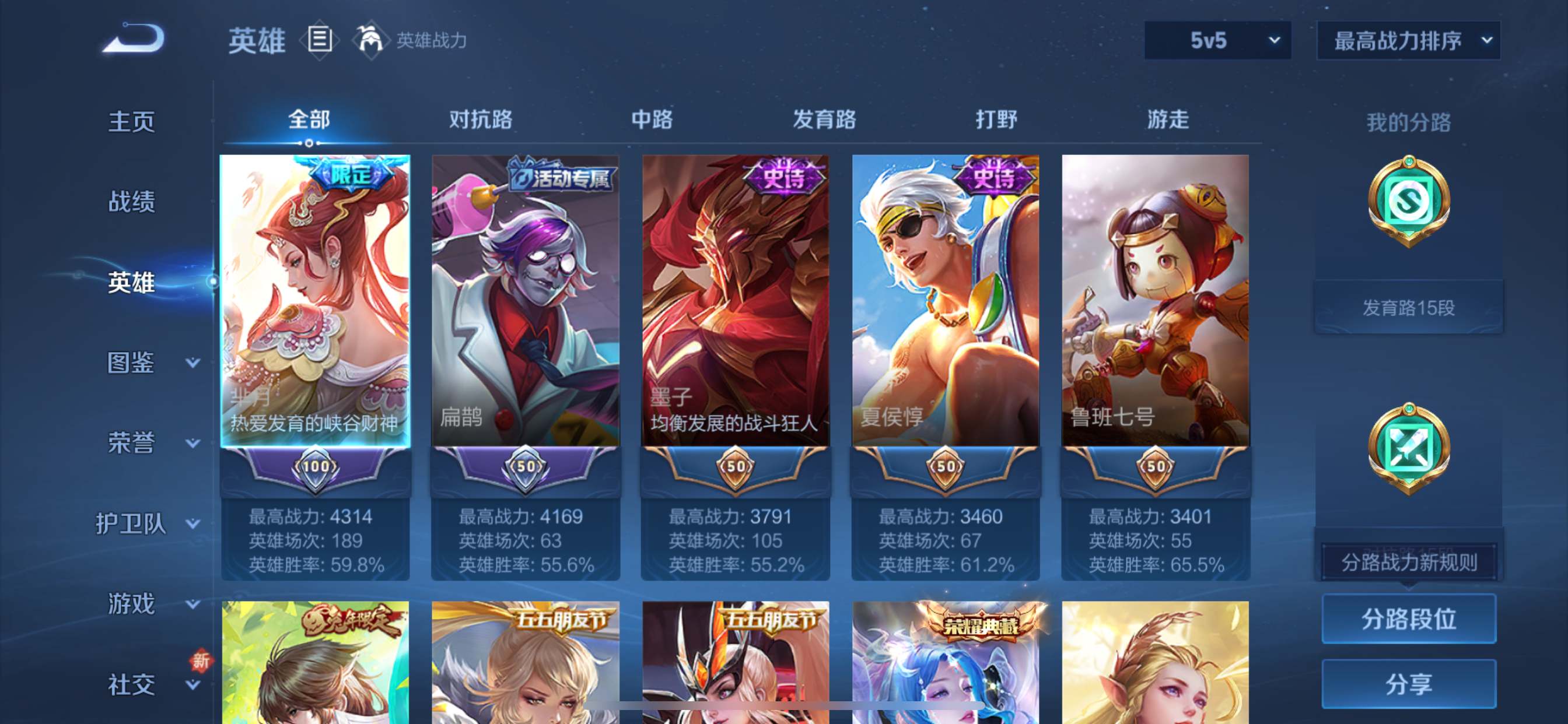Open the 最高战力排序 sorting dropdown
The image size is (1568, 724).
pyautogui.click(x=1406, y=41)
